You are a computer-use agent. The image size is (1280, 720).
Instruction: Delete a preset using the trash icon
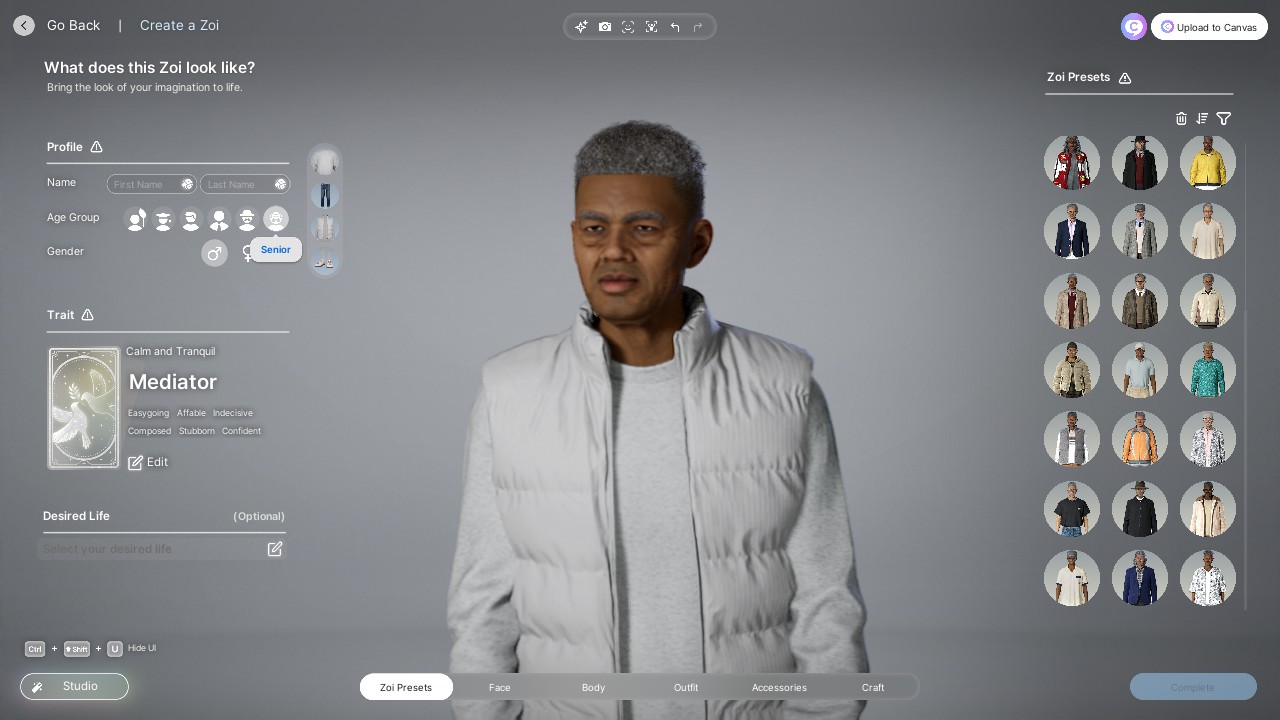(x=1181, y=119)
